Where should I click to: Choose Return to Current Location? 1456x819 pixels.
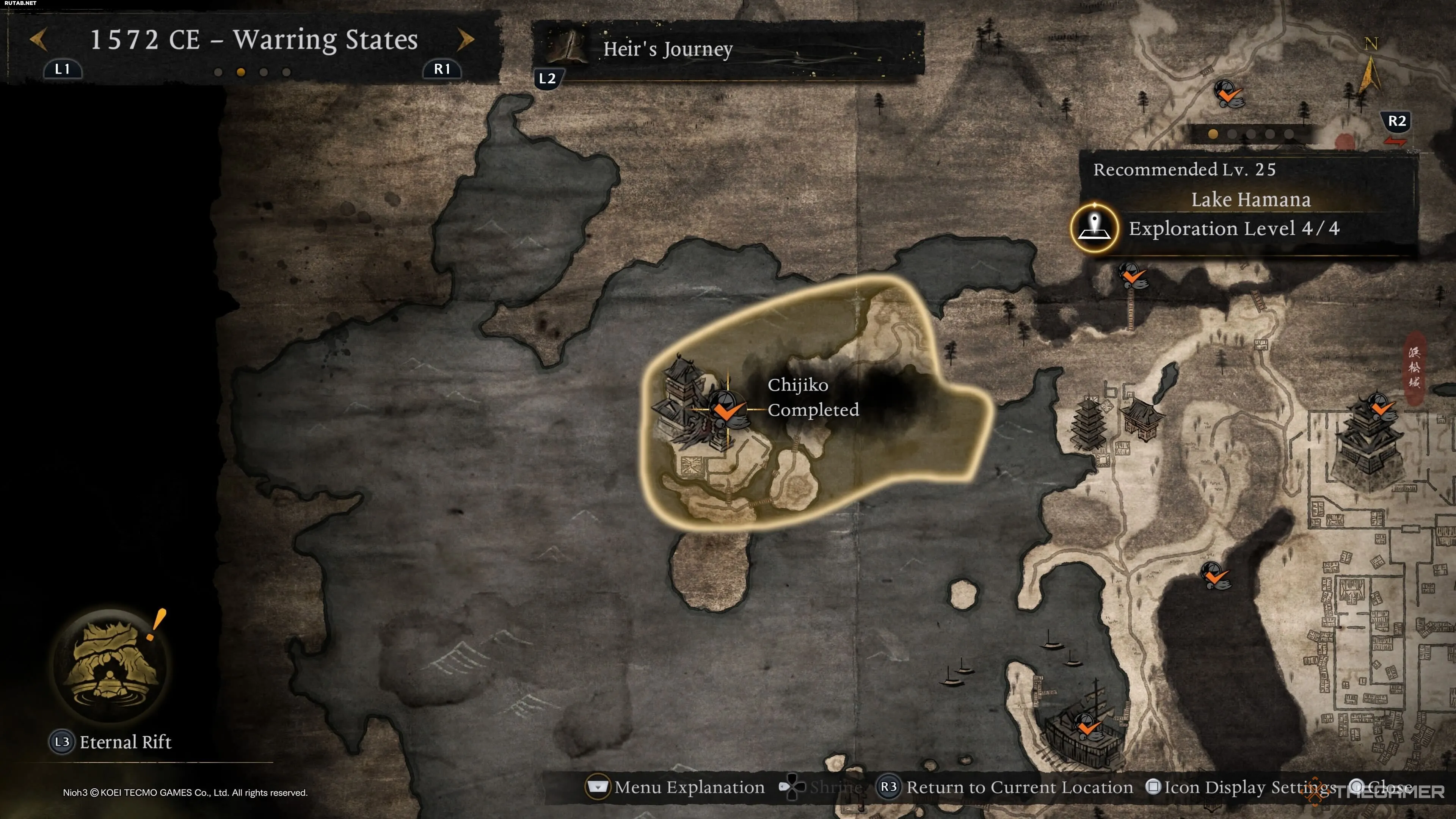click(x=1006, y=788)
